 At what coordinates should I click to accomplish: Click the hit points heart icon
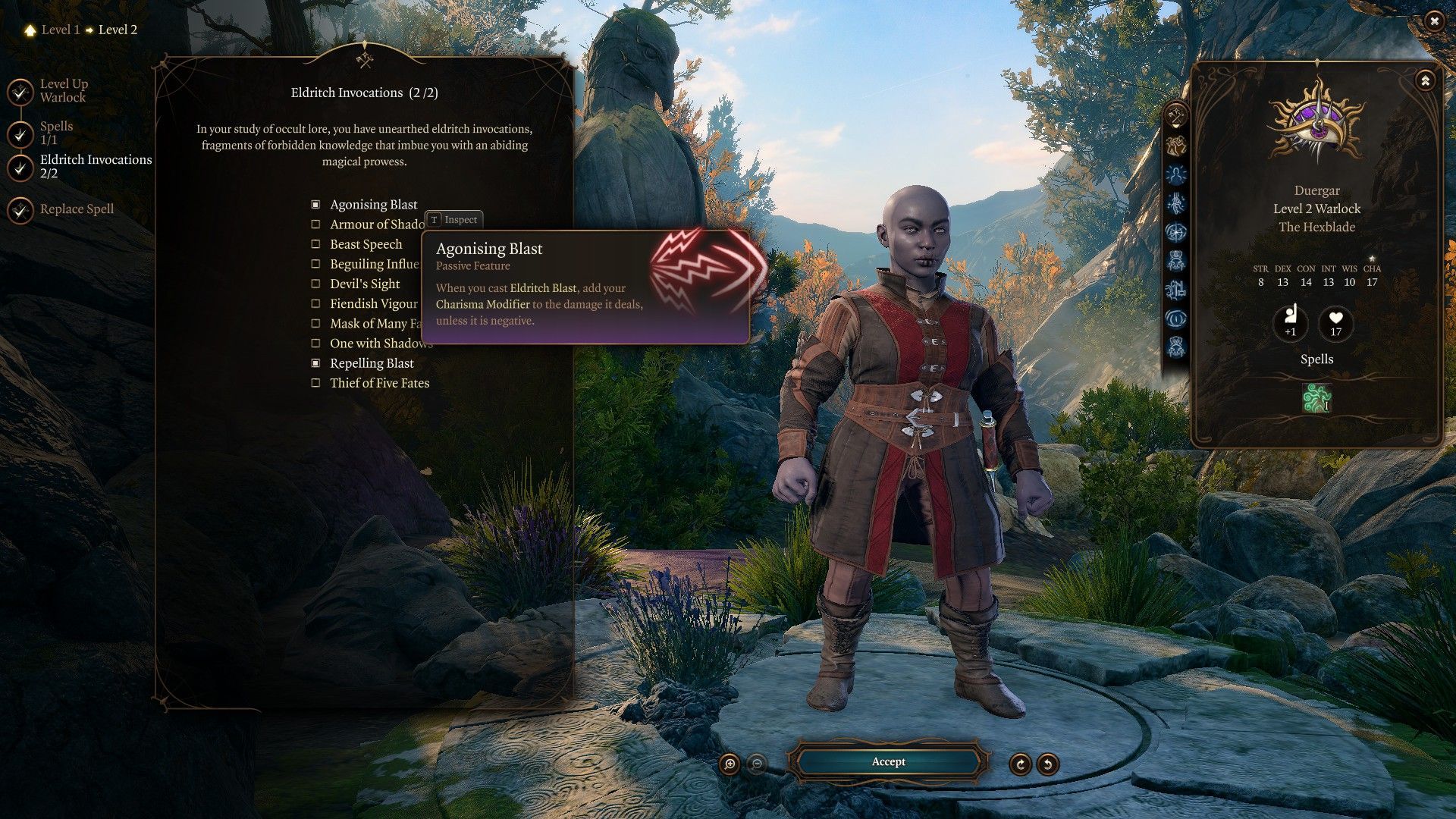point(1335,322)
